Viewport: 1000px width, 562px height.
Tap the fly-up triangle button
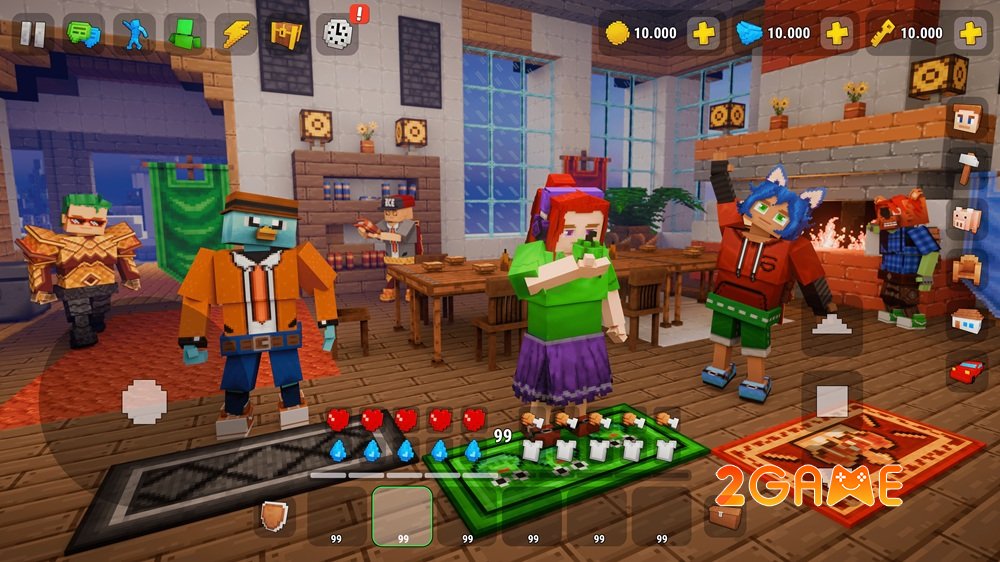click(831, 323)
